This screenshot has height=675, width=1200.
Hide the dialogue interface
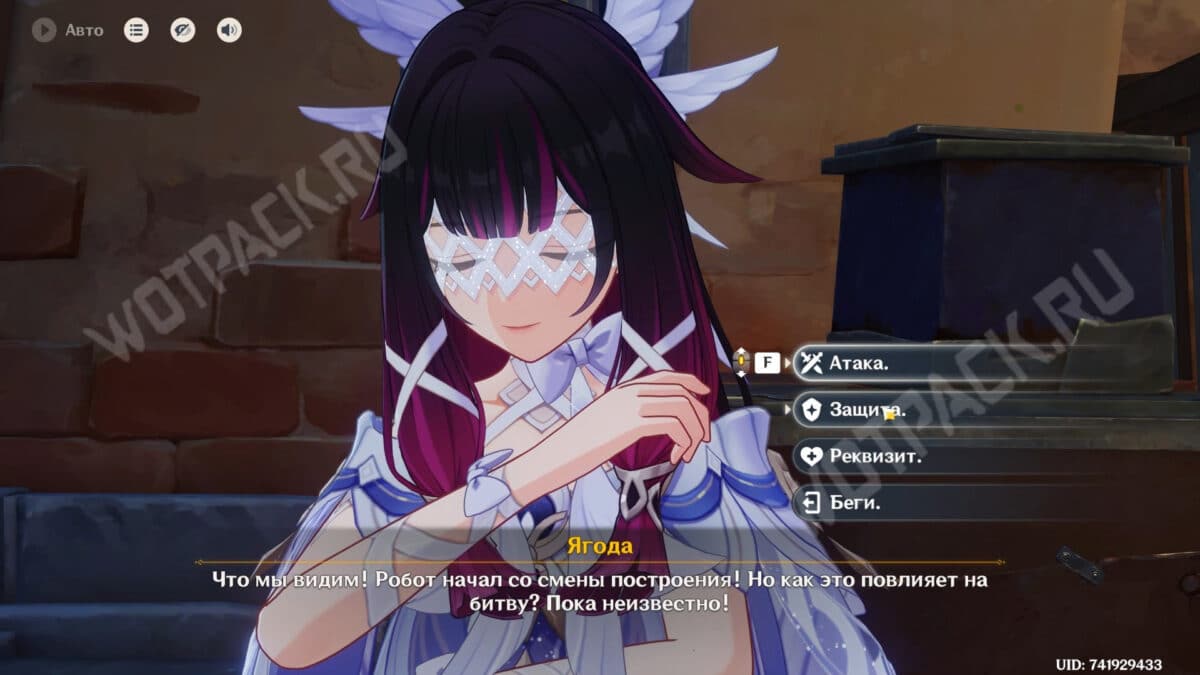(x=182, y=30)
